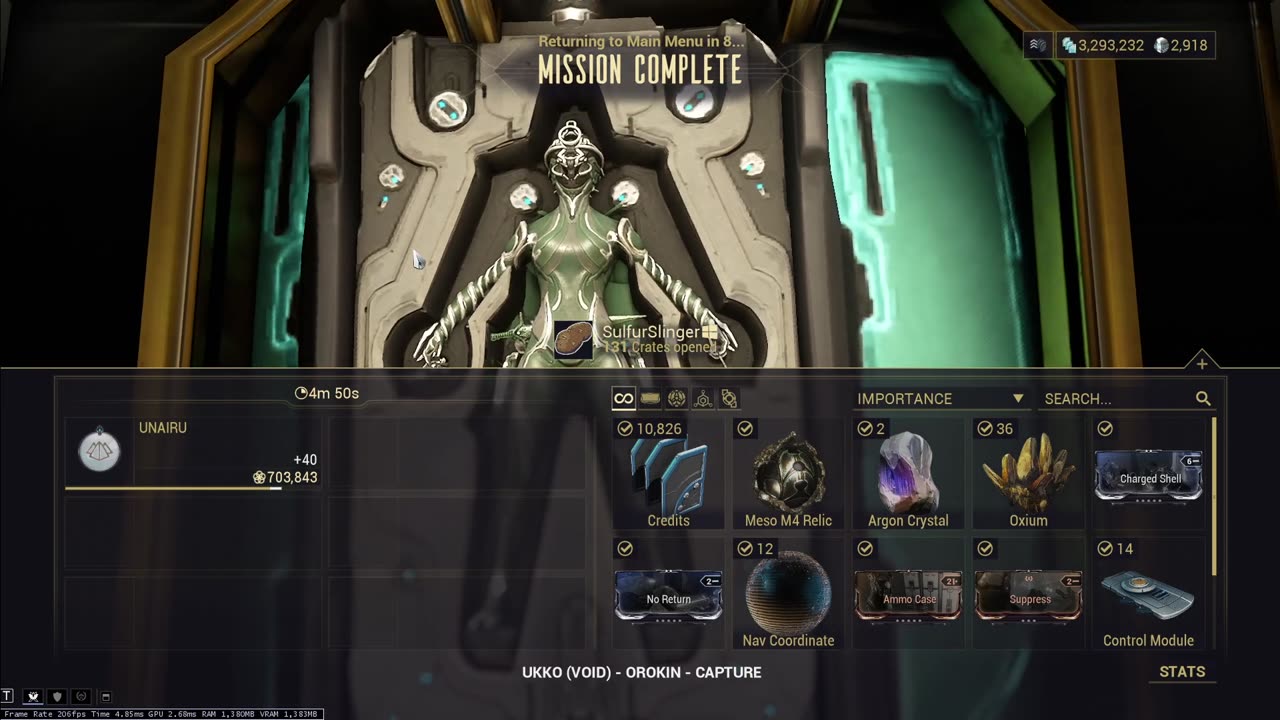Inspect the No Return mod
The width and height of the screenshot is (1280, 720).
668,596
